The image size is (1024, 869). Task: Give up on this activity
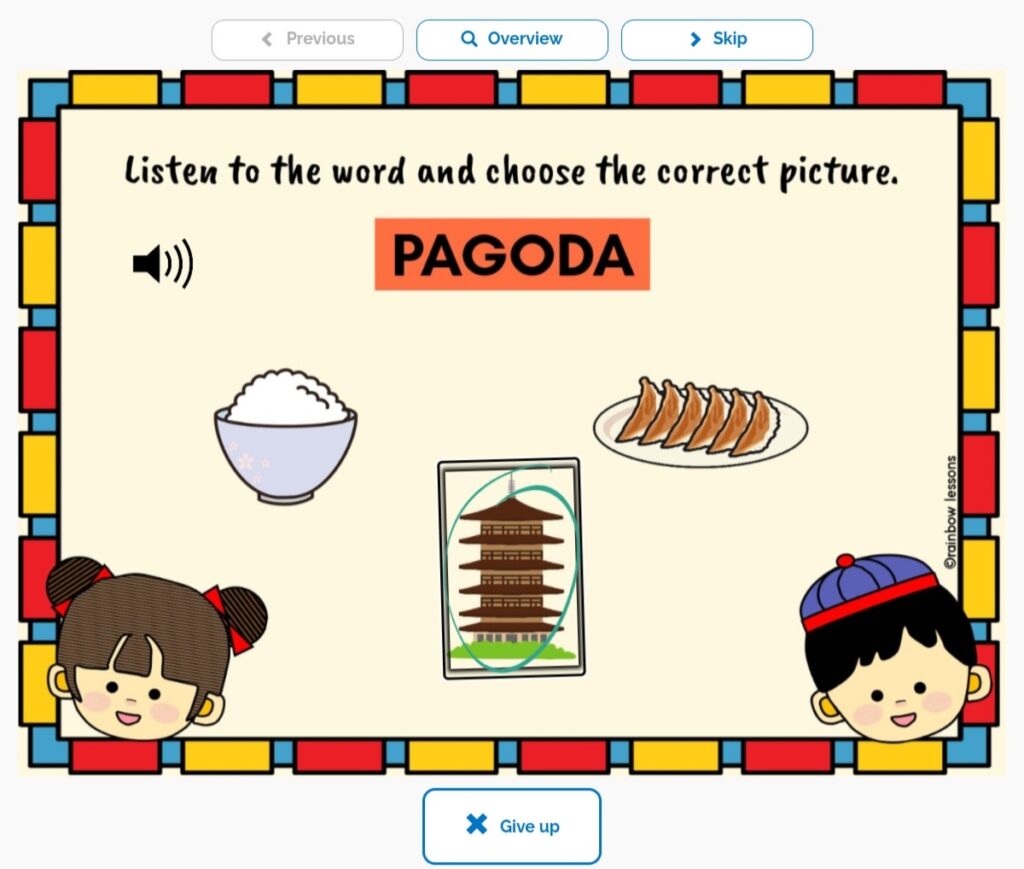click(511, 826)
